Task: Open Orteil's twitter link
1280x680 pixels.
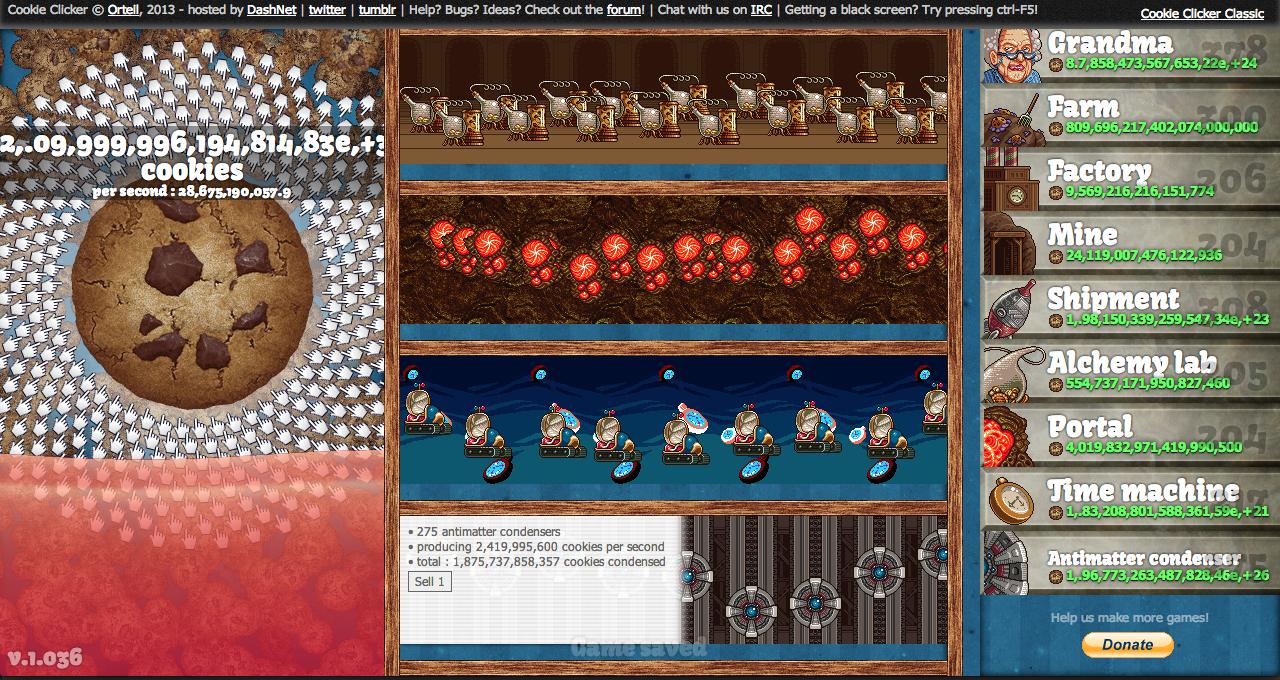Action: pyautogui.click(x=327, y=10)
